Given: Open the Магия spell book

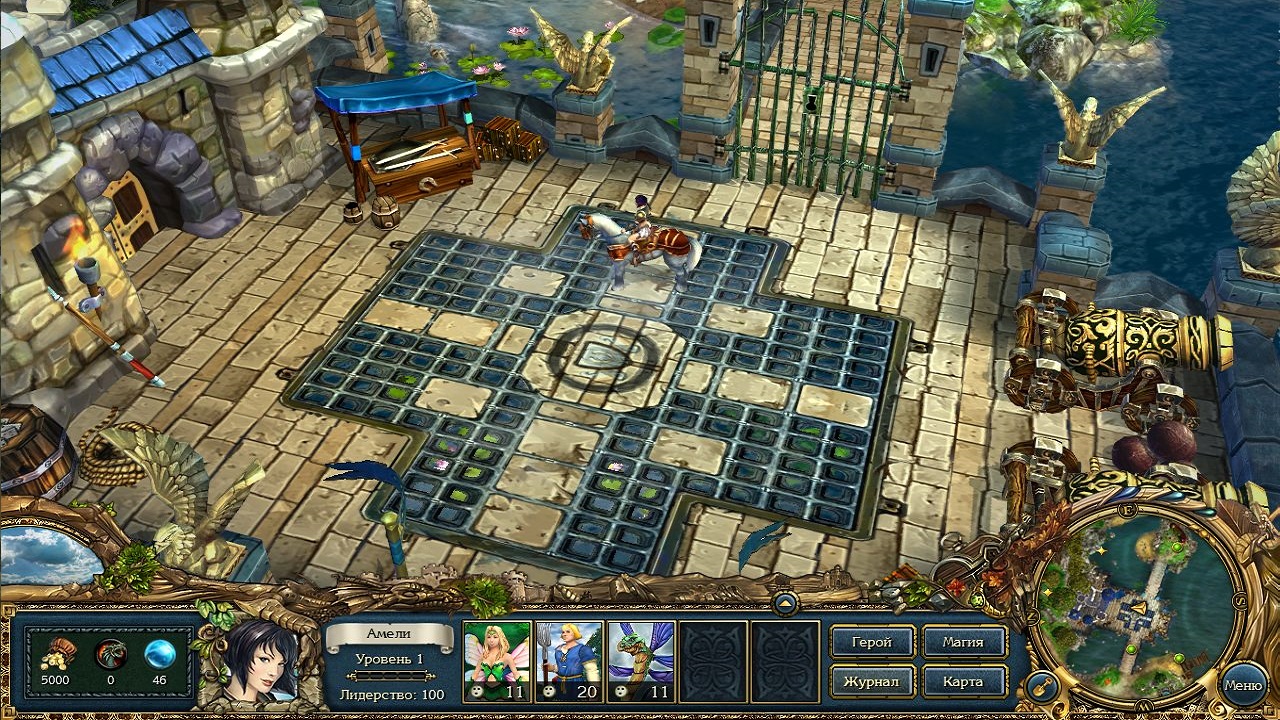Looking at the screenshot, I should [964, 642].
